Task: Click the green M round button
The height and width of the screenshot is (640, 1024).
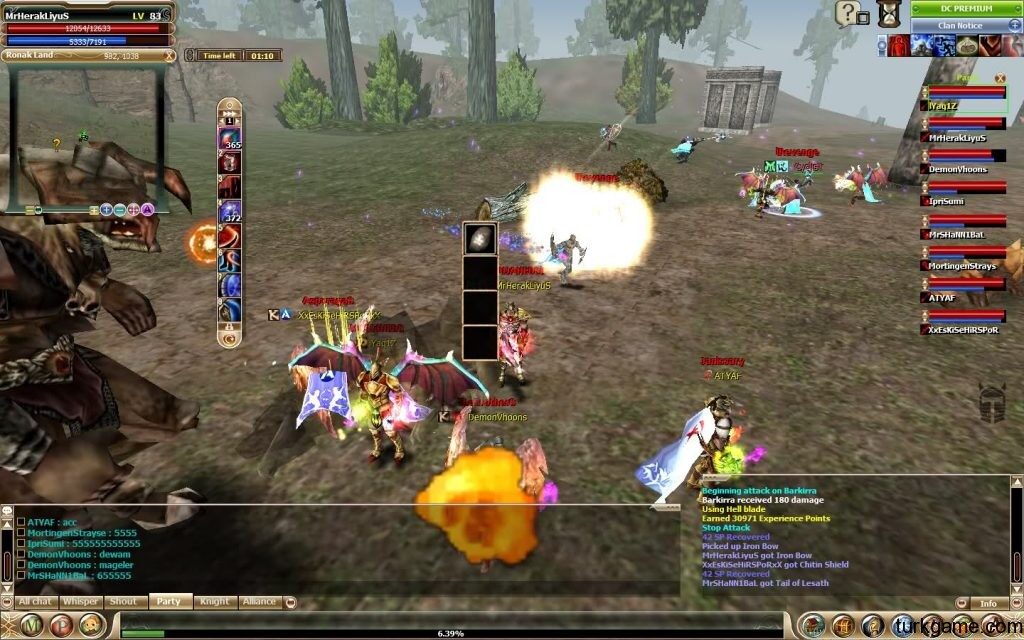Action: click(31, 625)
